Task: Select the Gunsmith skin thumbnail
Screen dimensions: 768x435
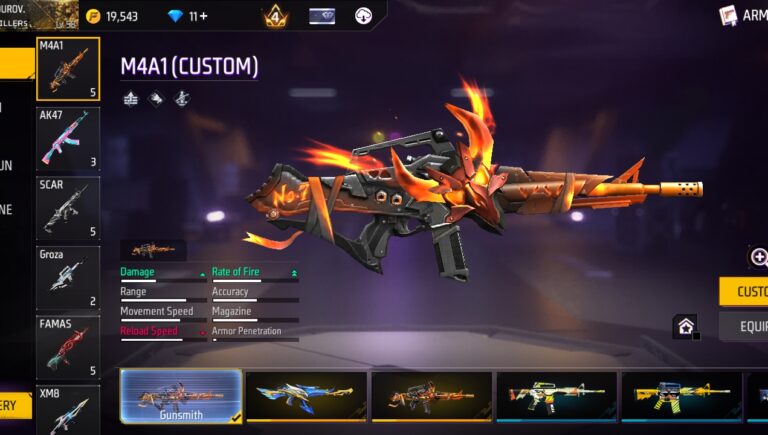Action: (x=181, y=397)
